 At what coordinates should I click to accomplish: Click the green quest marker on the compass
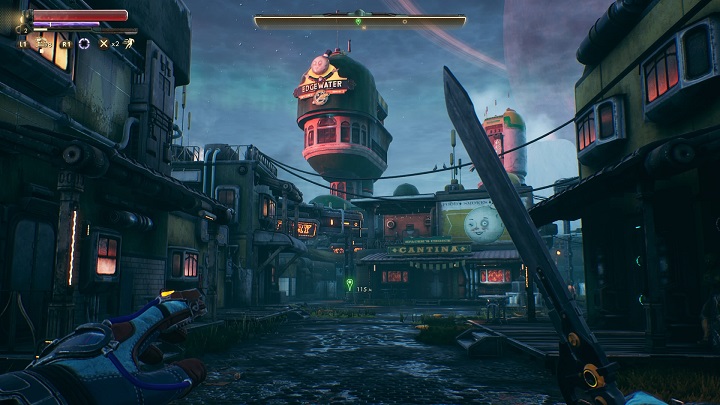(359, 20)
